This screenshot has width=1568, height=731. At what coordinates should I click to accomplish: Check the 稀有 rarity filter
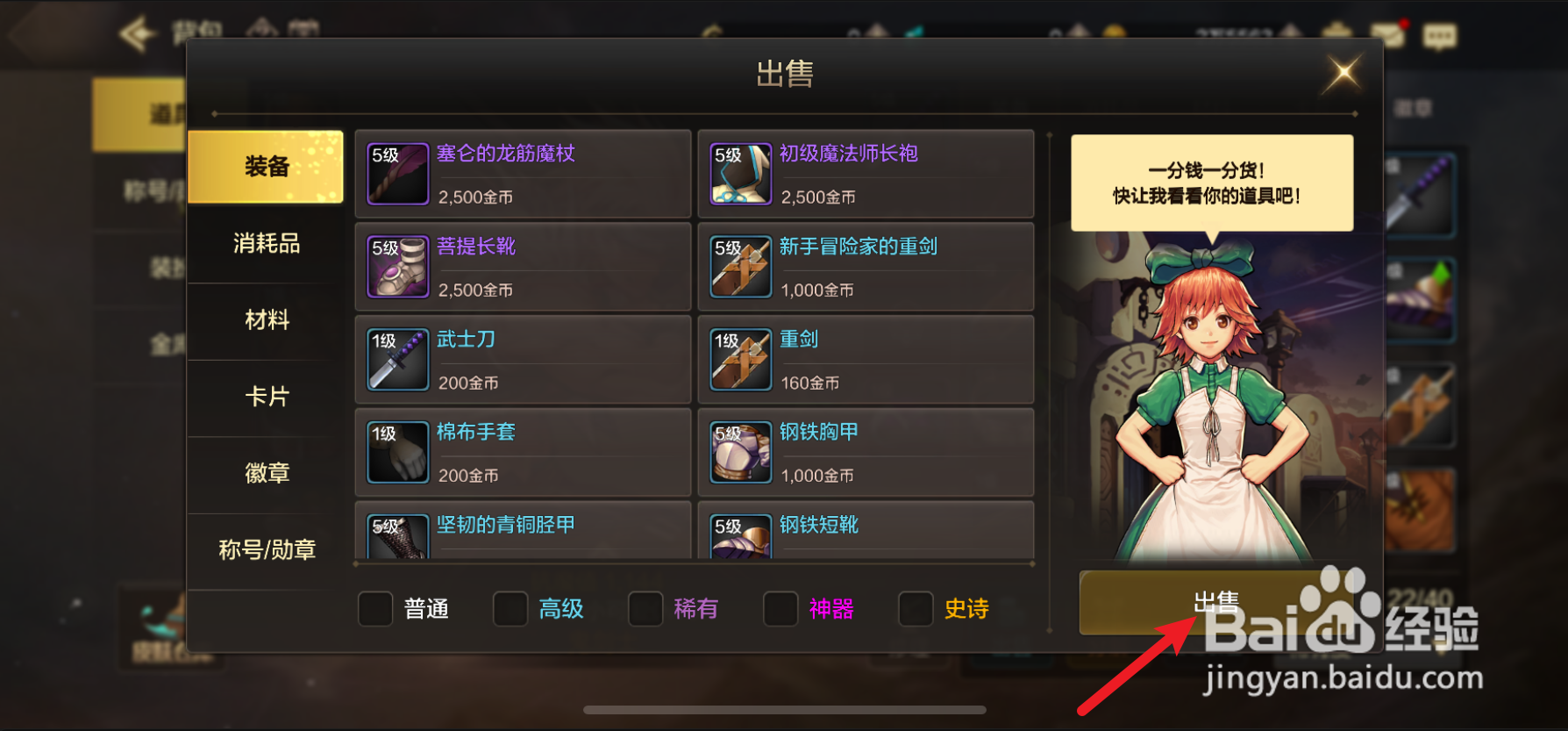pyautogui.click(x=645, y=608)
